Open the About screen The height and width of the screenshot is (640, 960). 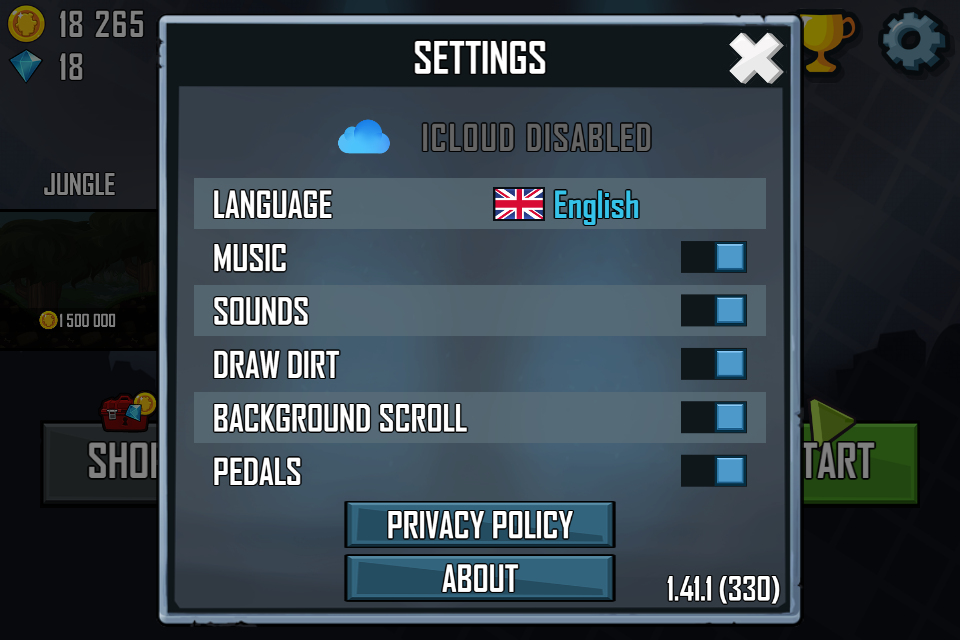pos(480,578)
